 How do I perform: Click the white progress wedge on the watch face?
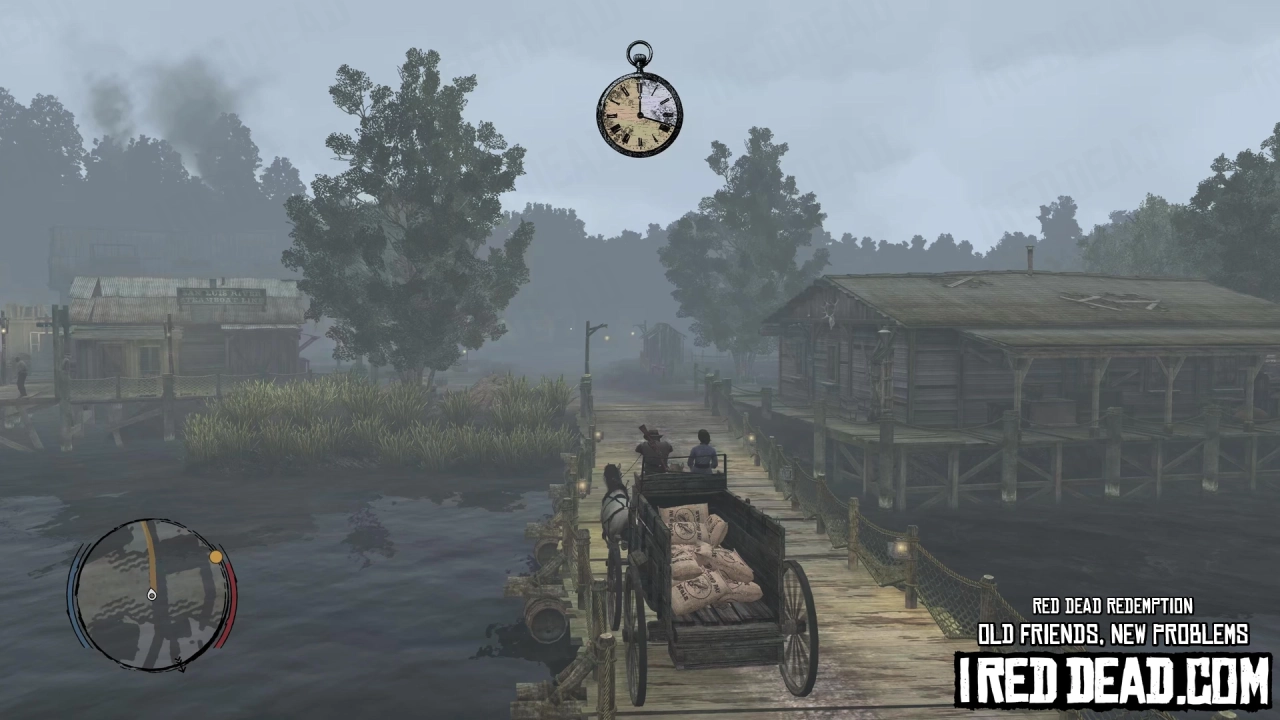pyautogui.click(x=658, y=98)
